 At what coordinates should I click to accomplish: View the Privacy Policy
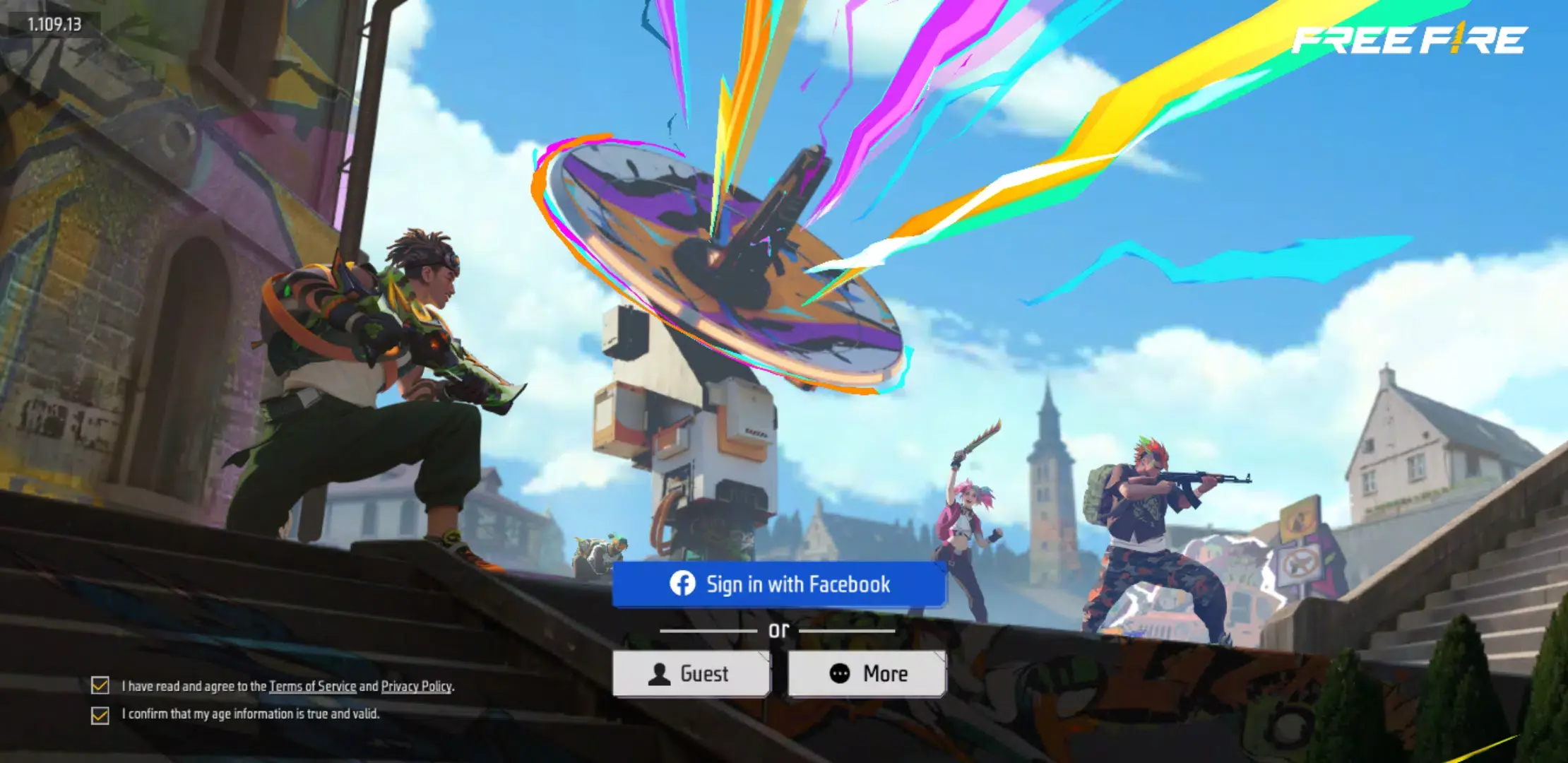[x=417, y=685]
